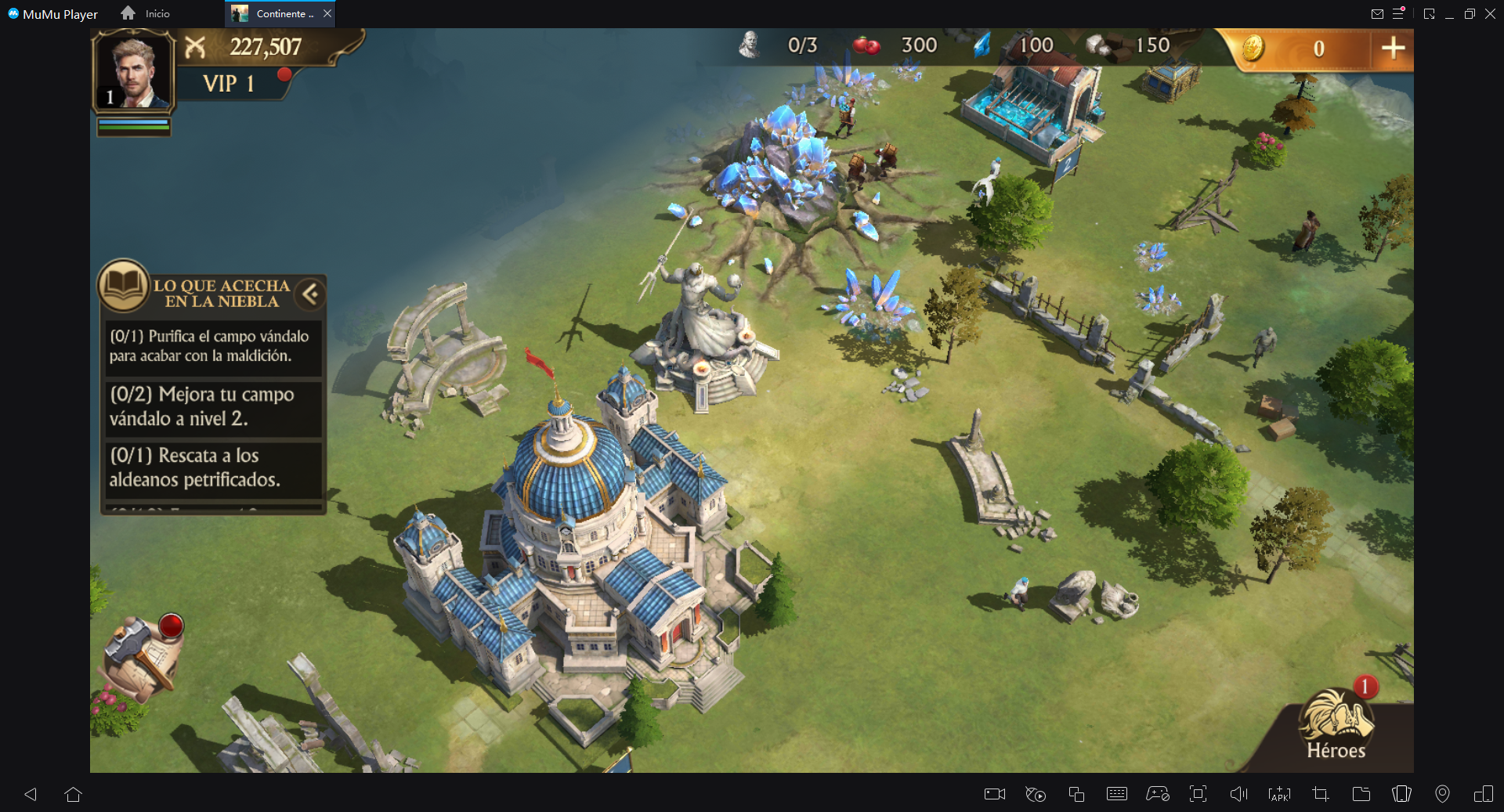Show the power rating 227,507 details

pos(265,47)
